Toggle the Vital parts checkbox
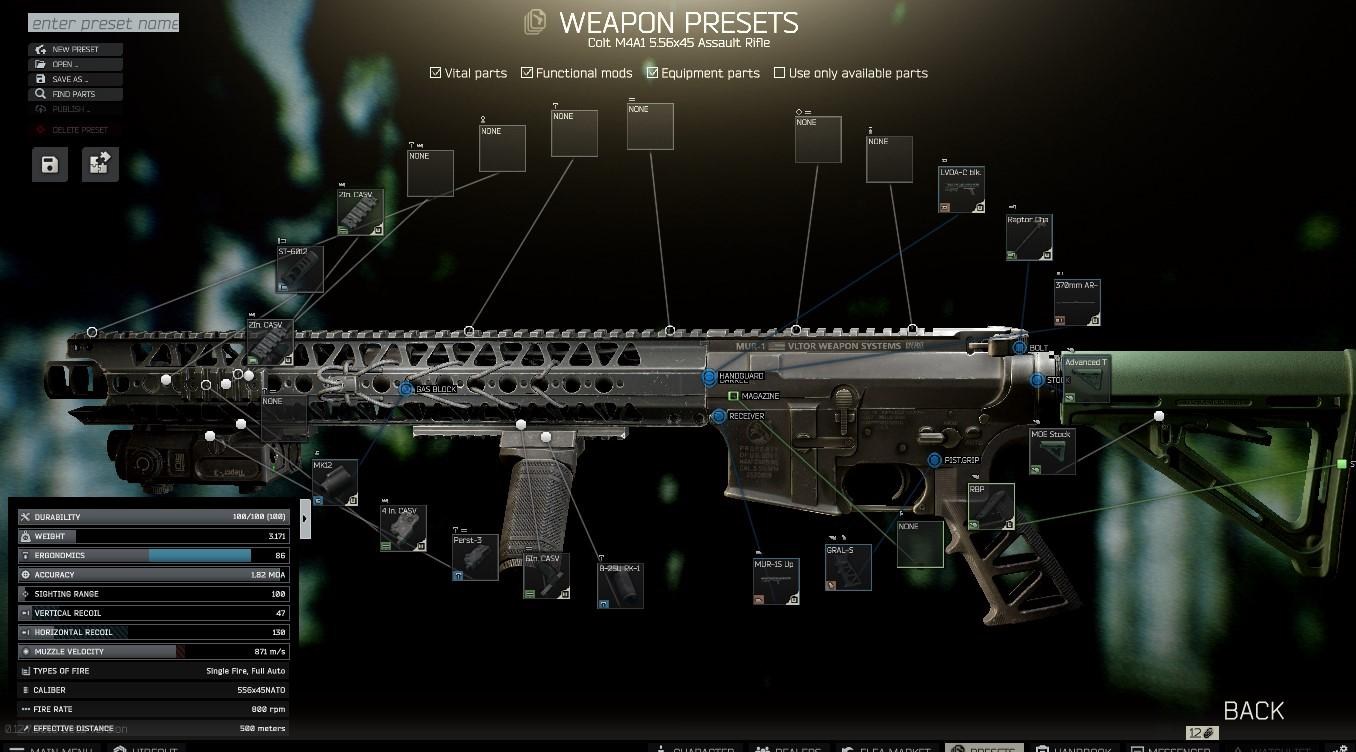1356x752 pixels. click(436, 73)
